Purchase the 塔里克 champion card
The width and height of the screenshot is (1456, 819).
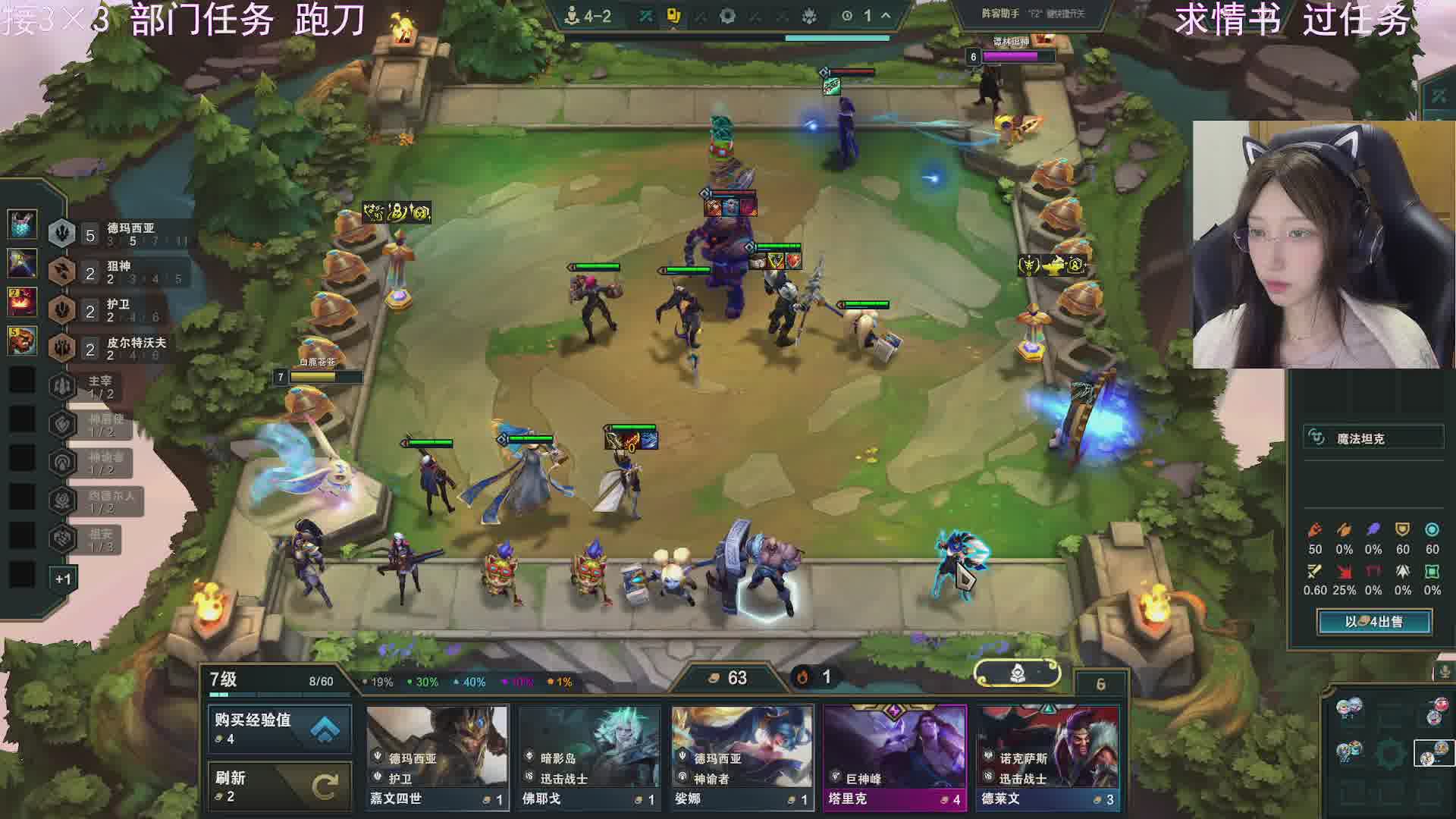895,757
